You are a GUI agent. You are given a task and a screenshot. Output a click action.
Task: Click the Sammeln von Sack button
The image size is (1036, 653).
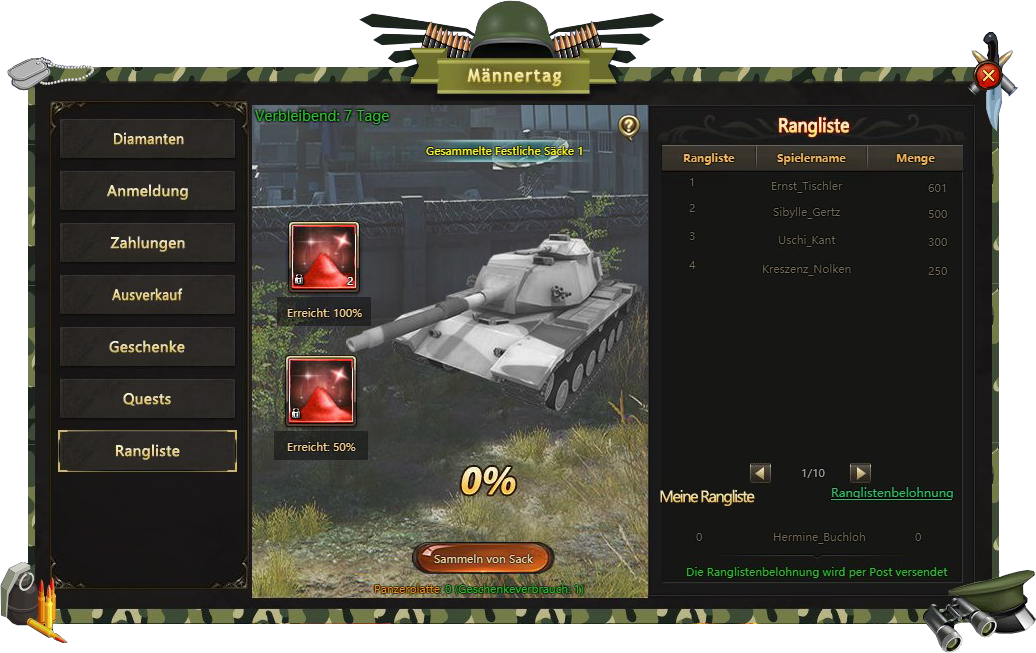(x=483, y=559)
